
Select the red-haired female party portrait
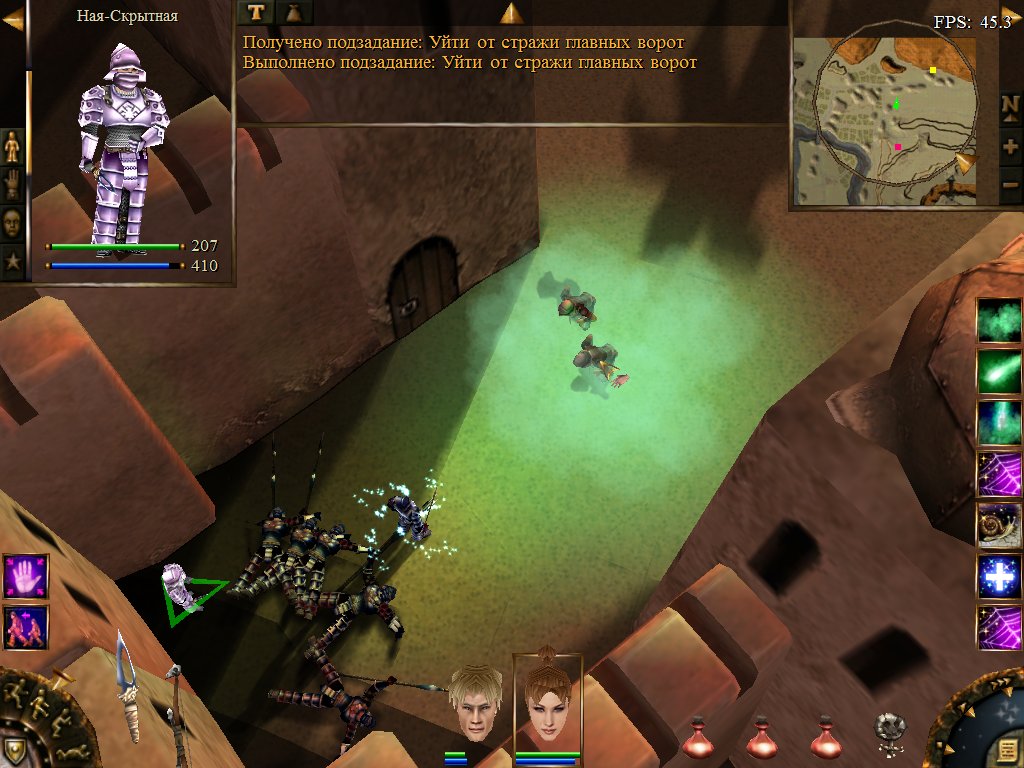tap(547, 700)
